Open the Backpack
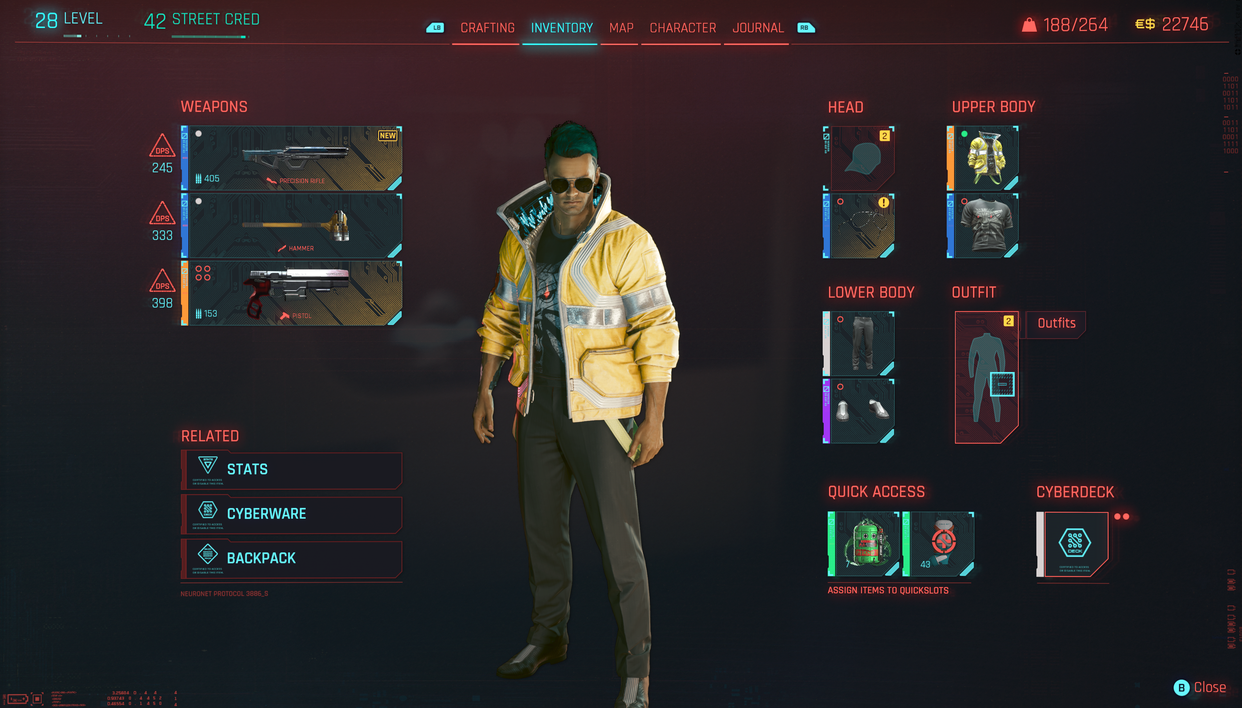1242x708 pixels. [292, 558]
